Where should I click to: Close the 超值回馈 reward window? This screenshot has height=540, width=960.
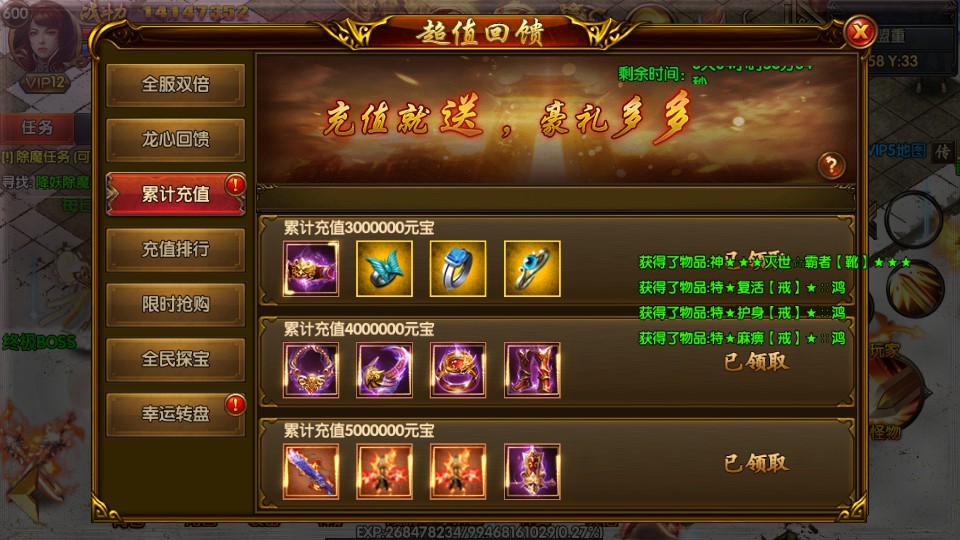(x=858, y=33)
